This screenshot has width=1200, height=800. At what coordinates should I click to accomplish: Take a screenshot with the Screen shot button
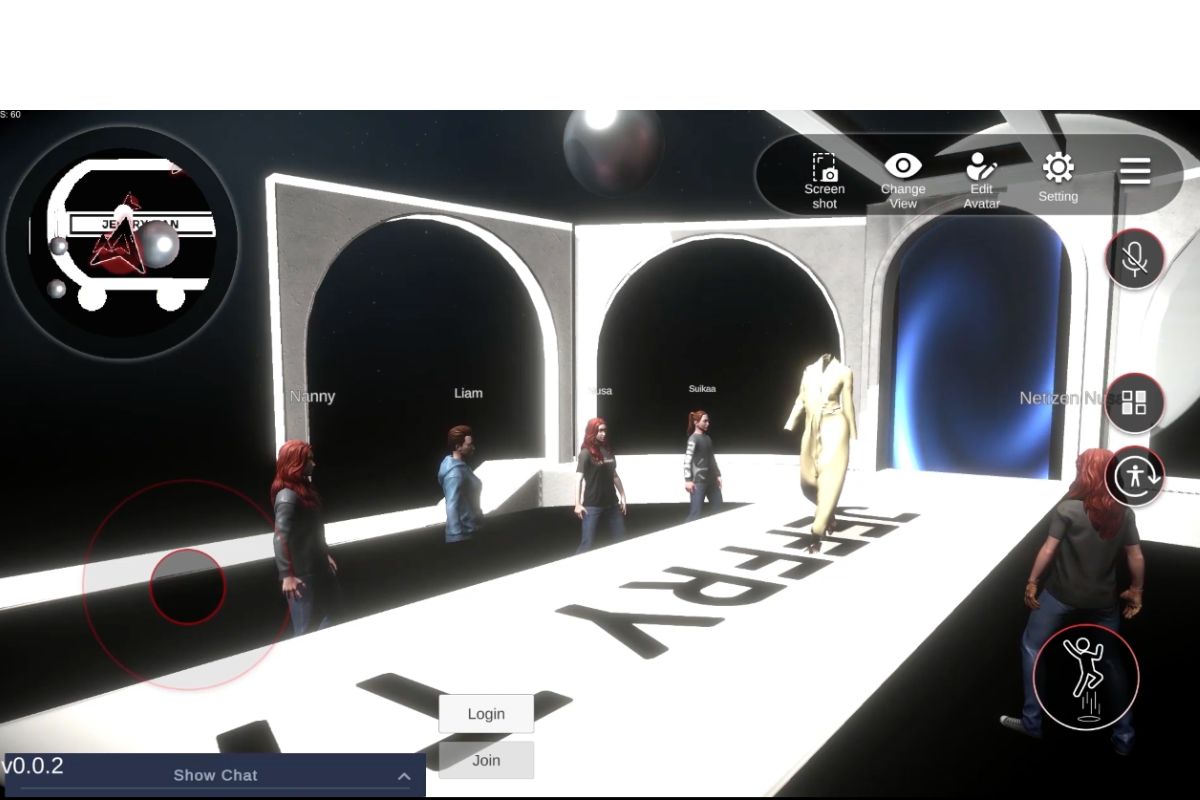click(824, 180)
